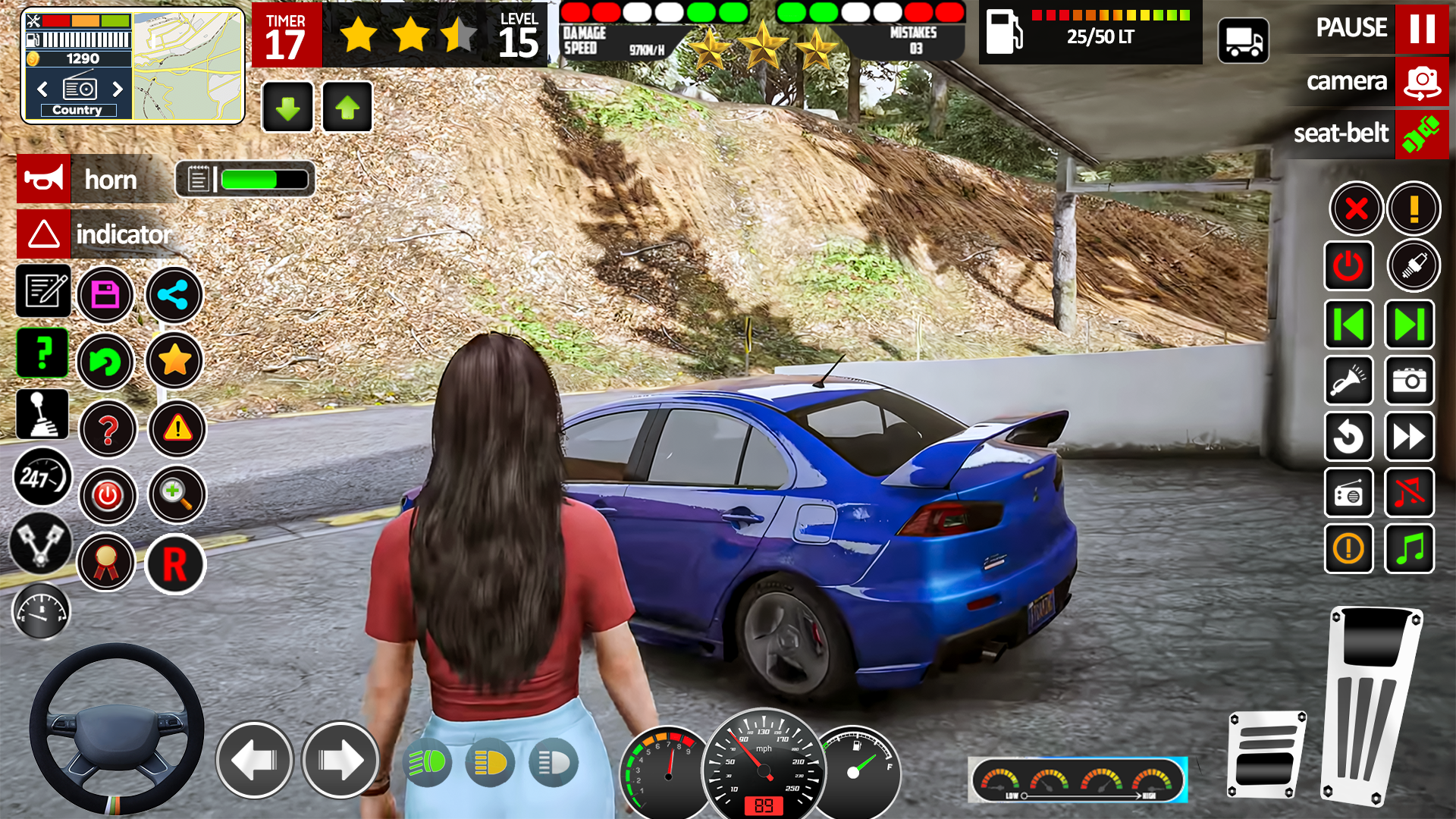The height and width of the screenshot is (819, 1456).
Task: Toggle the seat-belt on
Action: (x=1420, y=134)
